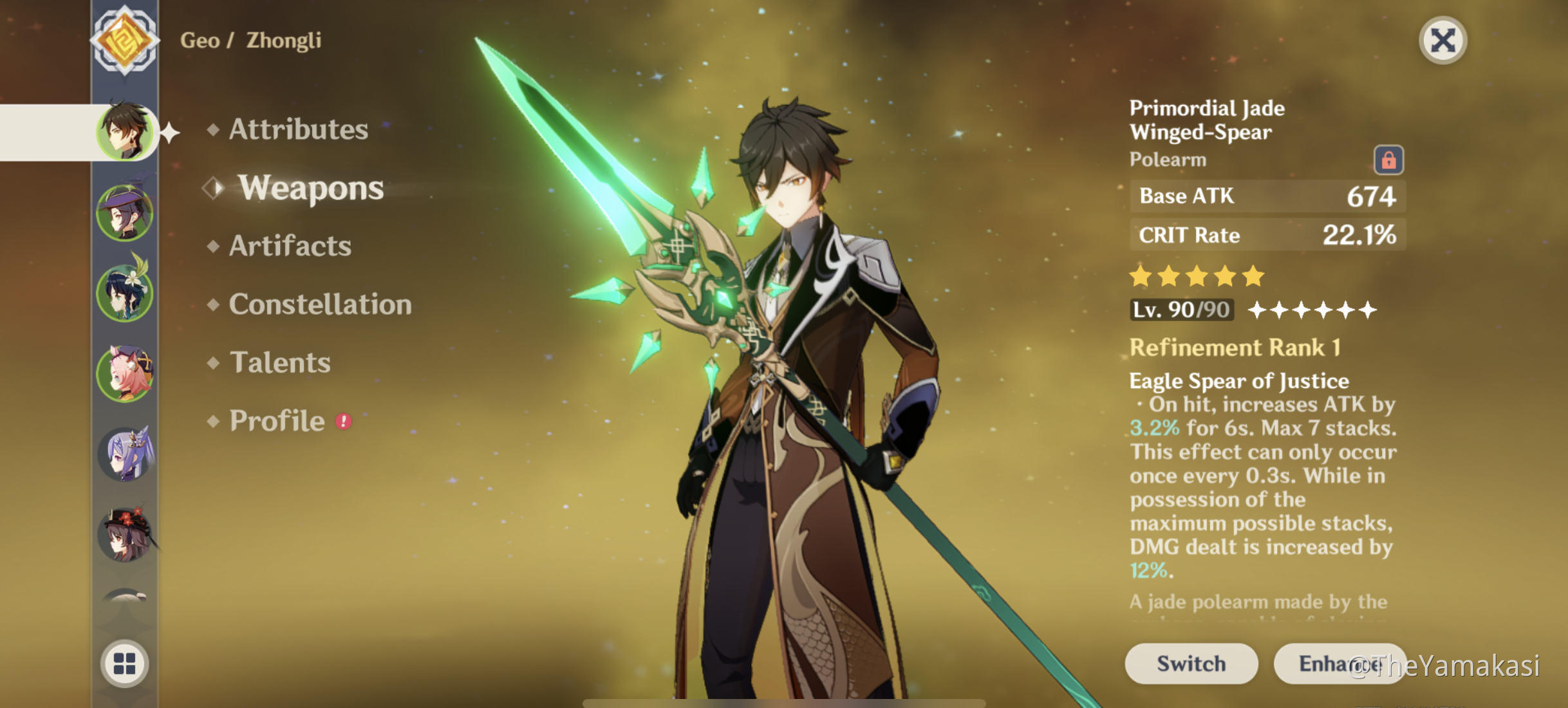Click the Geo element emblem at top left
The width and height of the screenshot is (1568, 708).
(126, 40)
